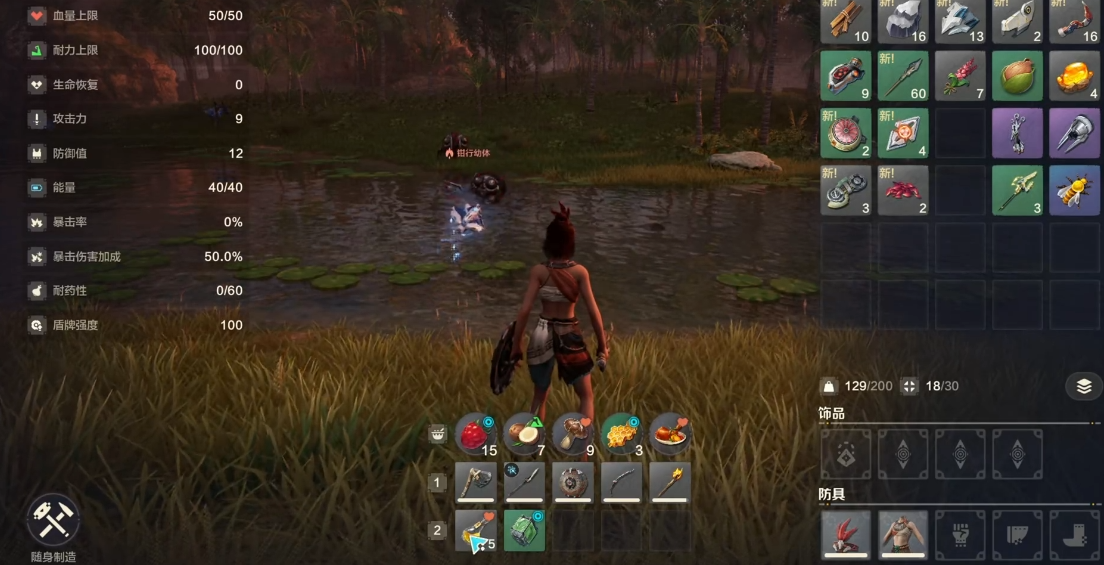
Task: Pick the torch hotbar slot
Action: pos(670,482)
